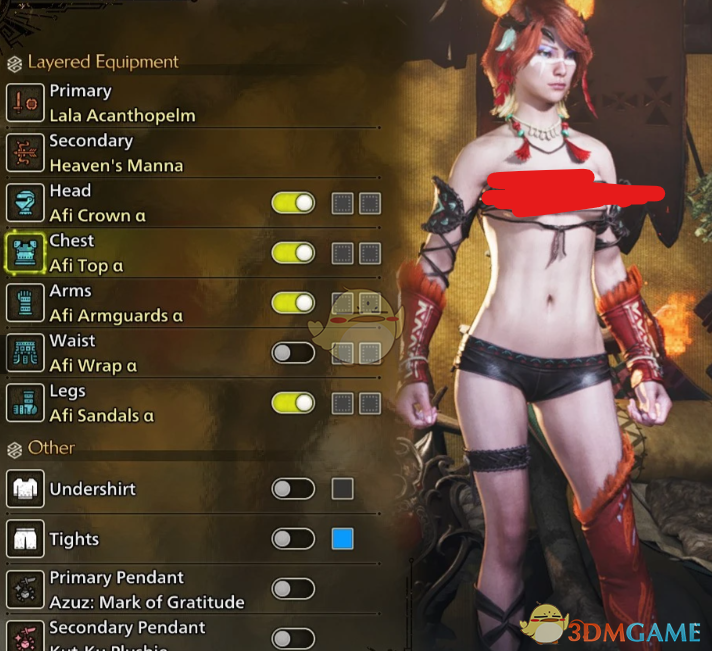Screen dimensions: 712x651
Task: Open the Waist Afi Wrap α entry
Action: coord(90,353)
